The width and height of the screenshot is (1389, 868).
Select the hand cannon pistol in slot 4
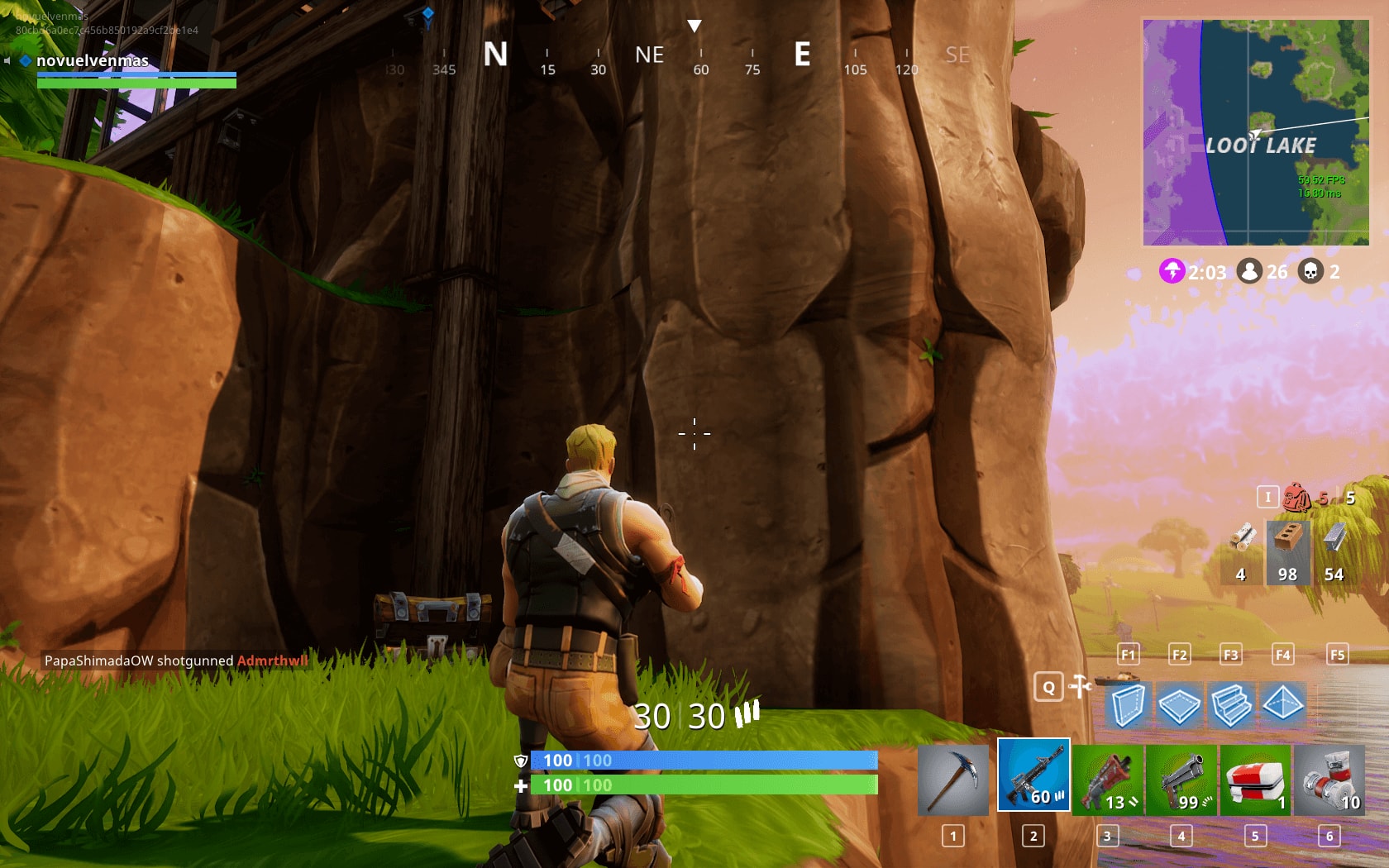coord(1181,775)
